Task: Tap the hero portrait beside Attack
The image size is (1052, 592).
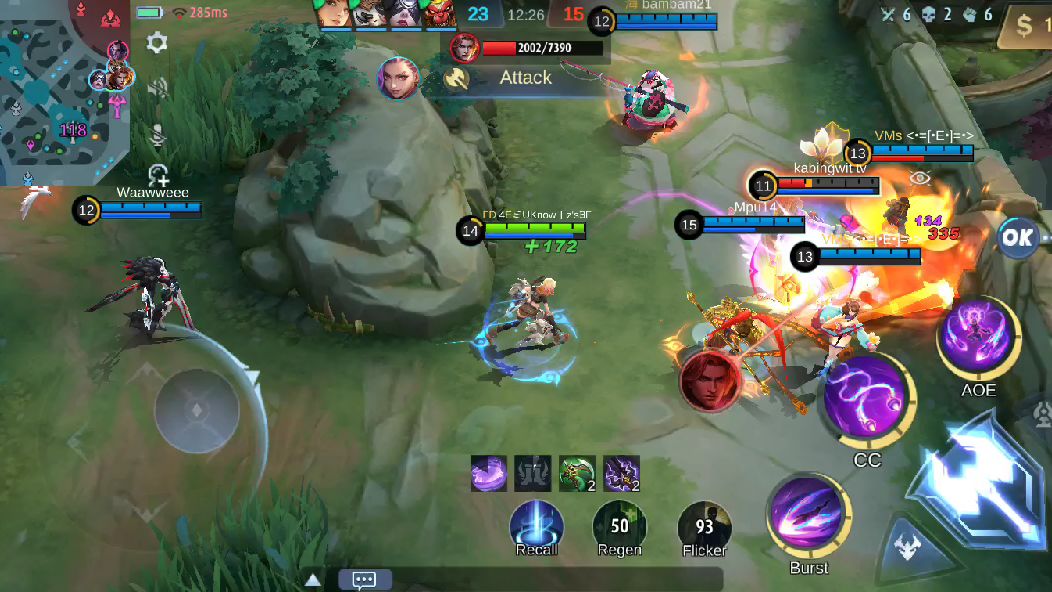Action: tap(398, 78)
